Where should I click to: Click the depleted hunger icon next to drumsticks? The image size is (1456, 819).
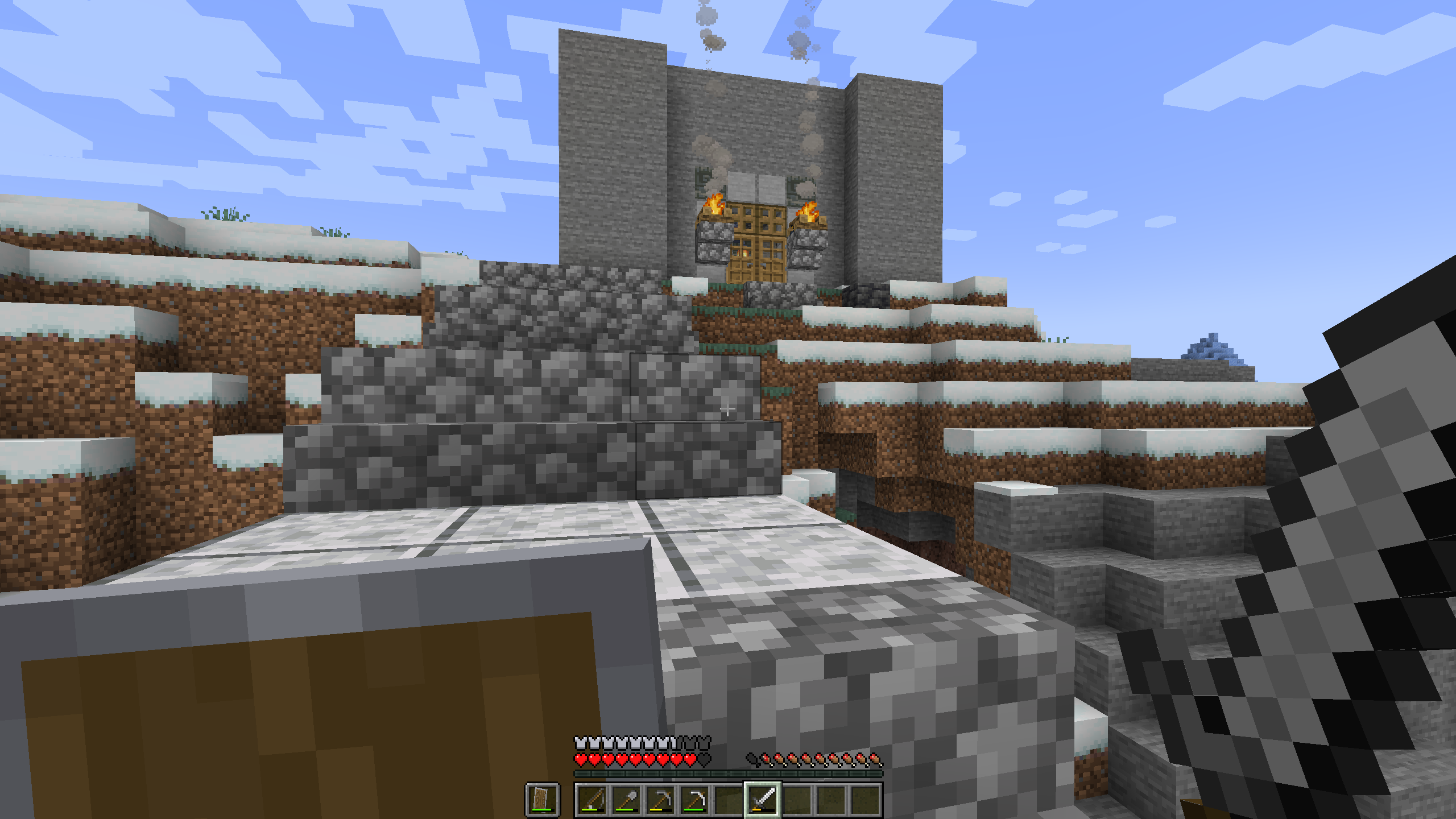point(752,759)
